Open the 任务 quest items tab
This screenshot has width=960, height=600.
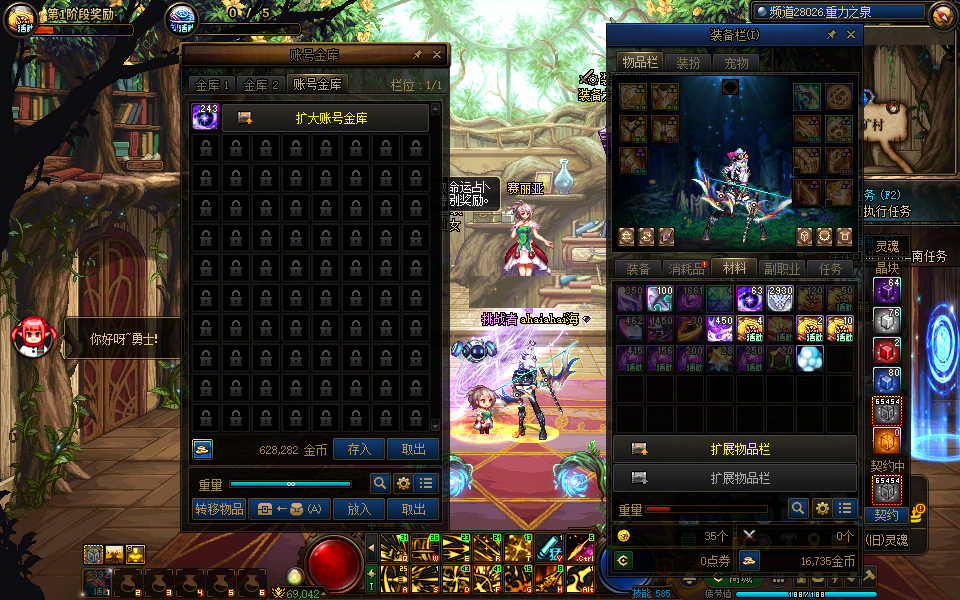[x=830, y=269]
